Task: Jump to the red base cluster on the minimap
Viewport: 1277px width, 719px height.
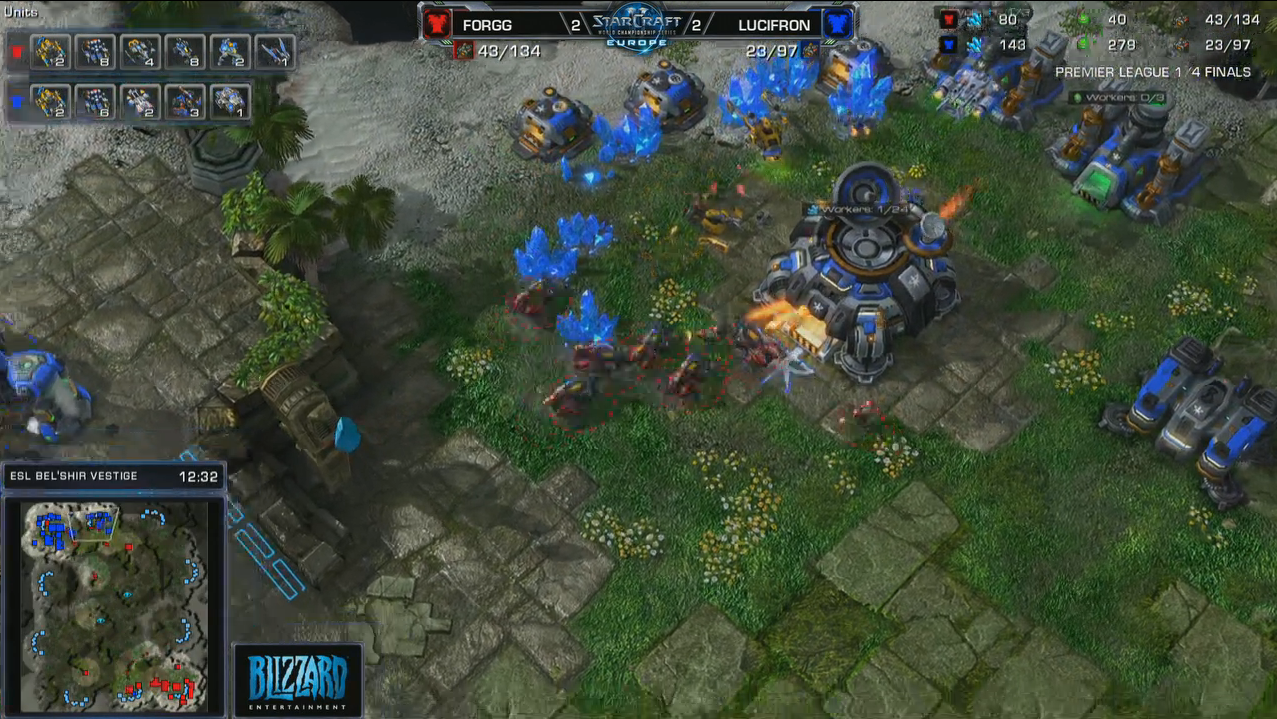Action: click(x=170, y=688)
